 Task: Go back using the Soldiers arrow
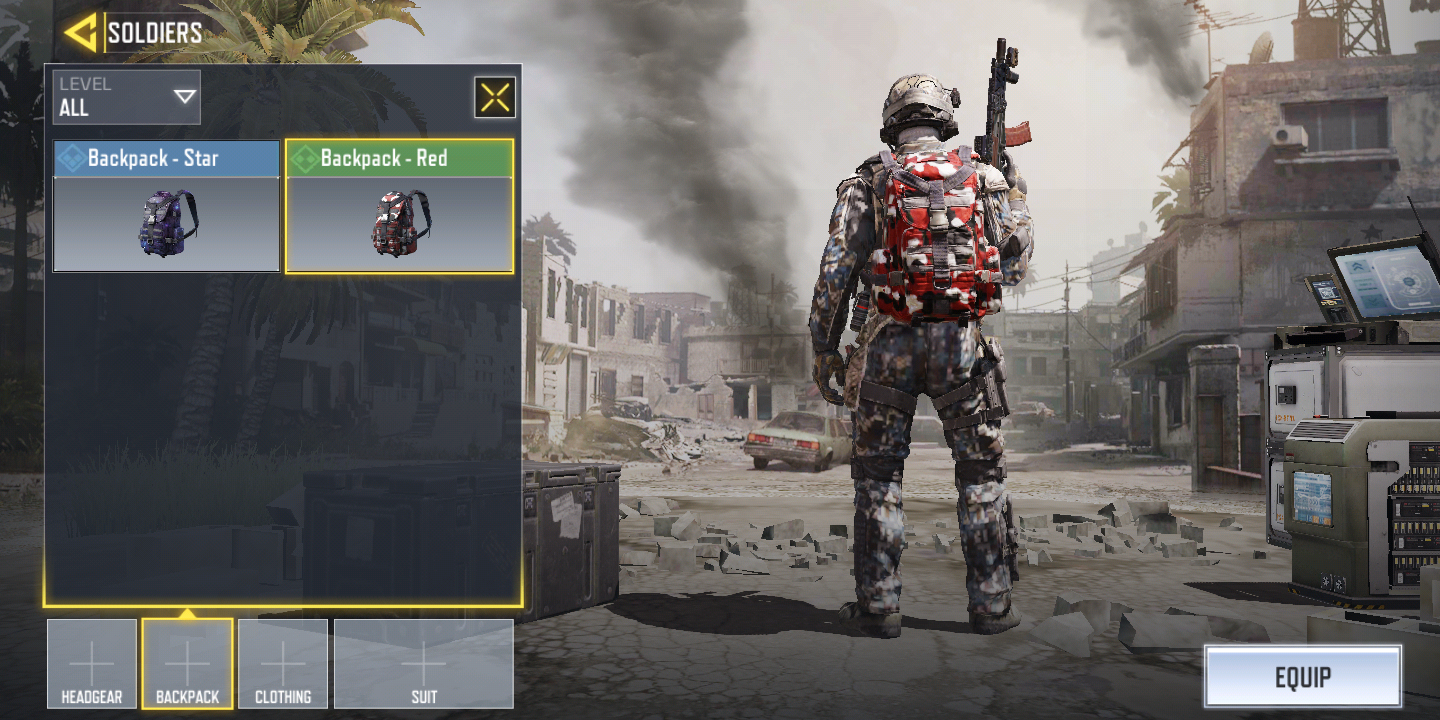coord(80,33)
